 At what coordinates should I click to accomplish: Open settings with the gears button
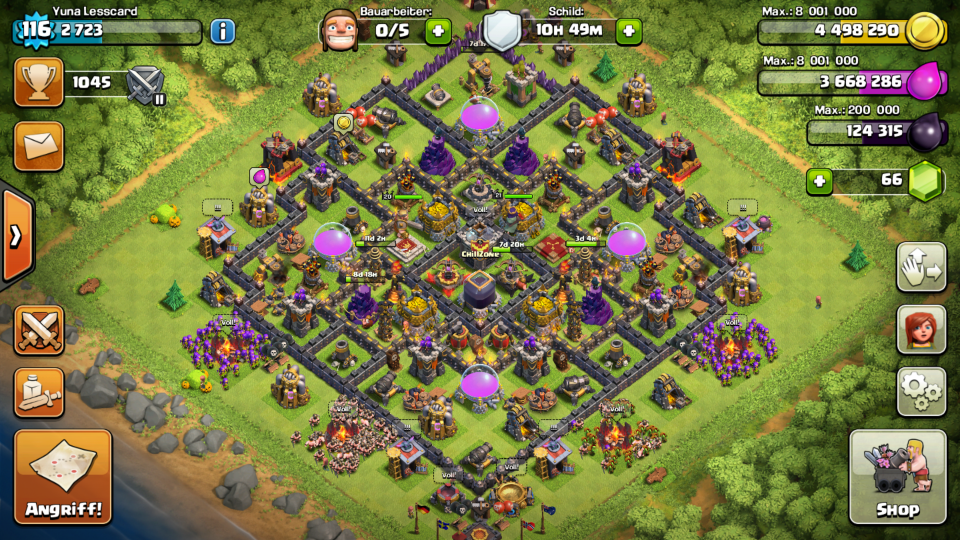[x=921, y=391]
